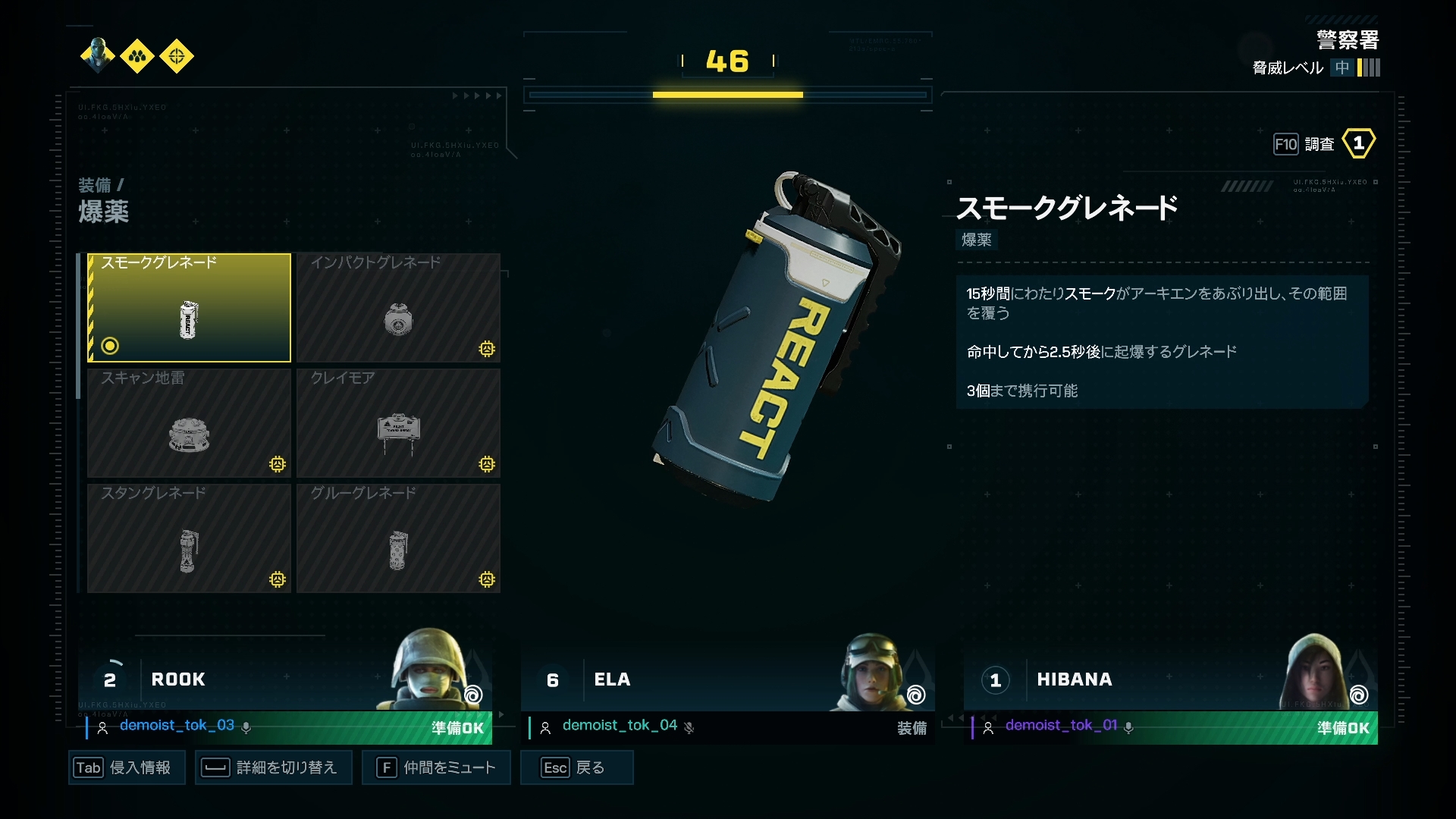Viewport: 1456px width, 819px height.
Task: Select the クレイモア tile
Action: [398, 423]
